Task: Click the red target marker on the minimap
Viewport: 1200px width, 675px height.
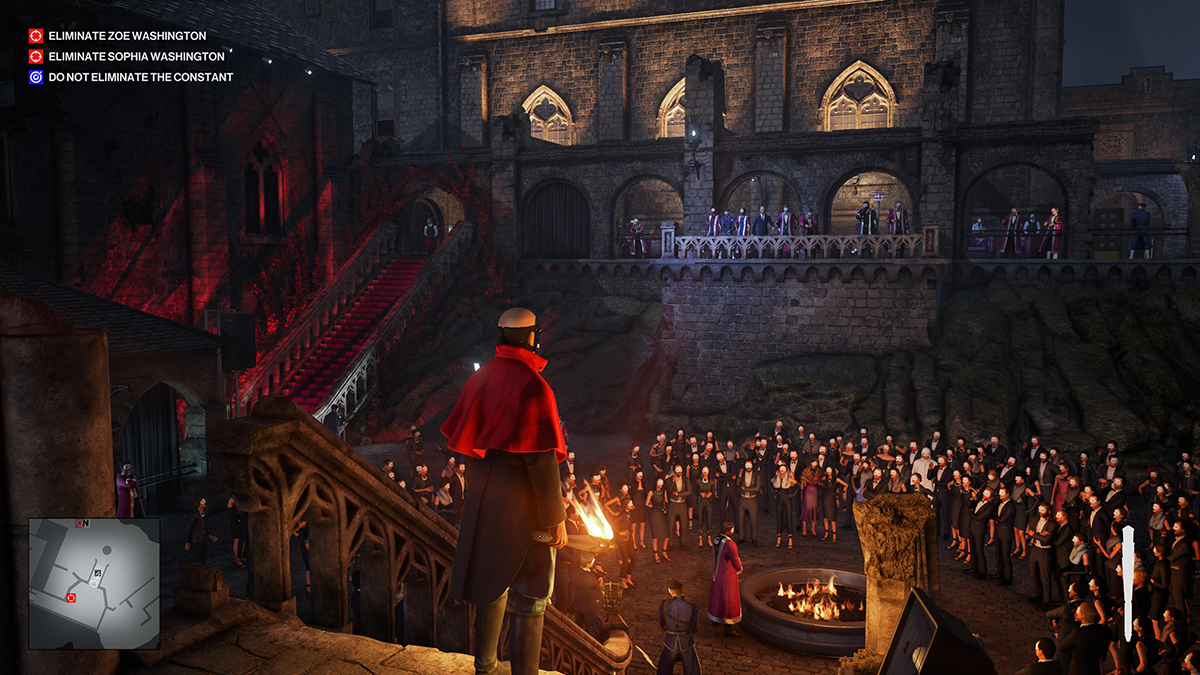Action: tap(71, 598)
